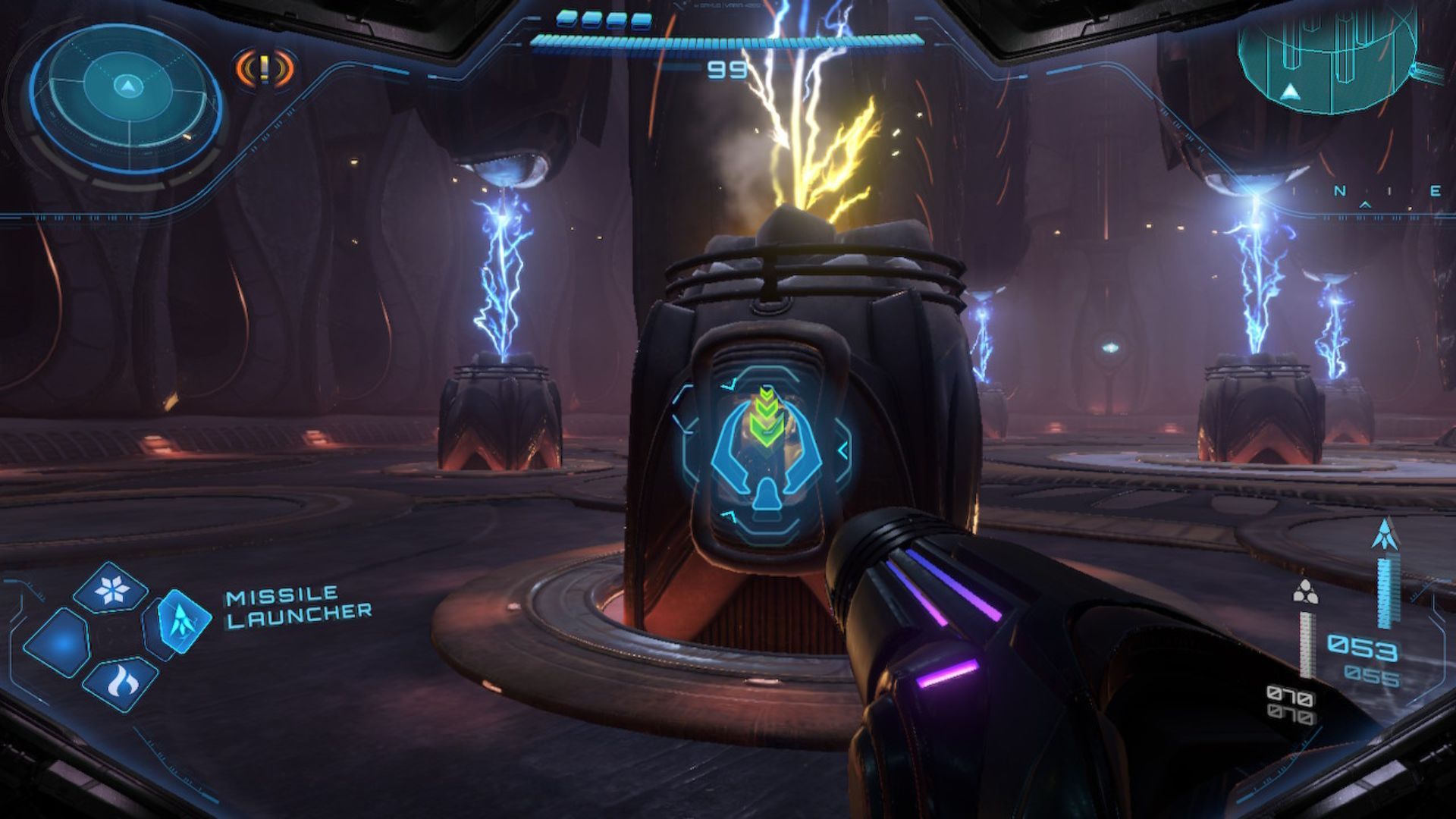Switch to the flame fire shot weapon

point(121,682)
